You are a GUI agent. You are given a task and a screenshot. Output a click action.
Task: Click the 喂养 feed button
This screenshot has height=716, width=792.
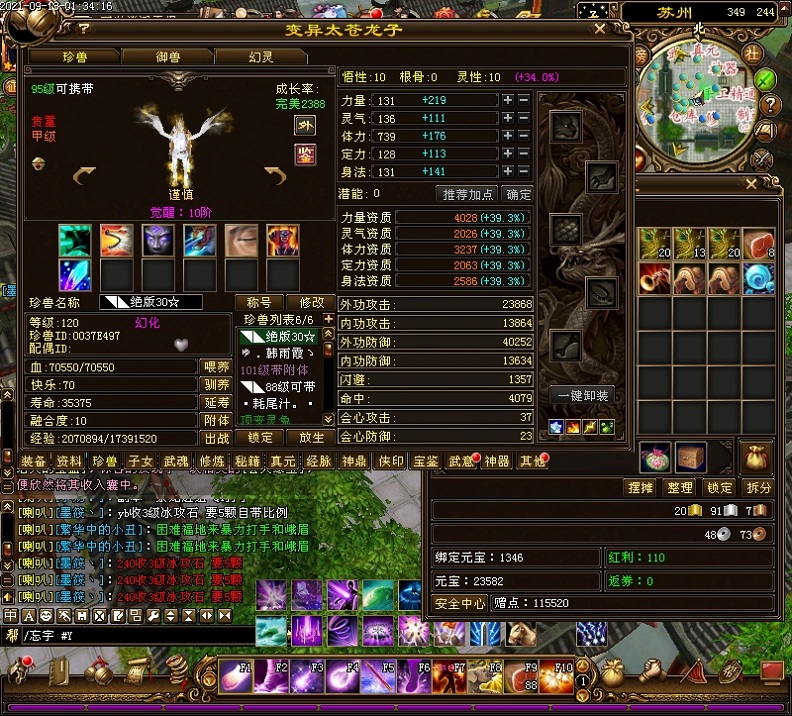[217, 367]
